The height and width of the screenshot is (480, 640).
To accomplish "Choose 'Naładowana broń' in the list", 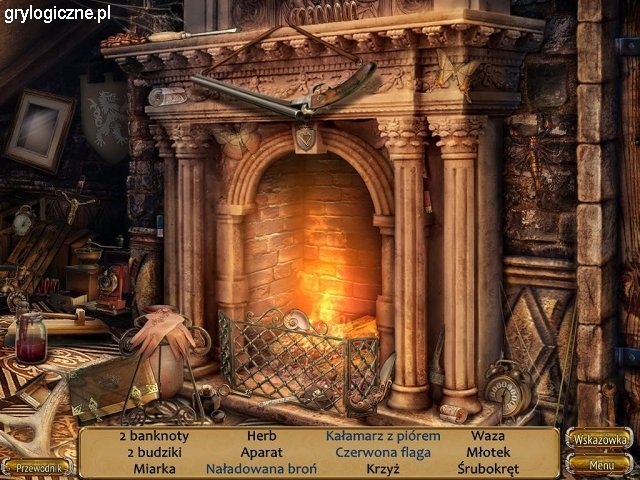I will pos(261,468).
